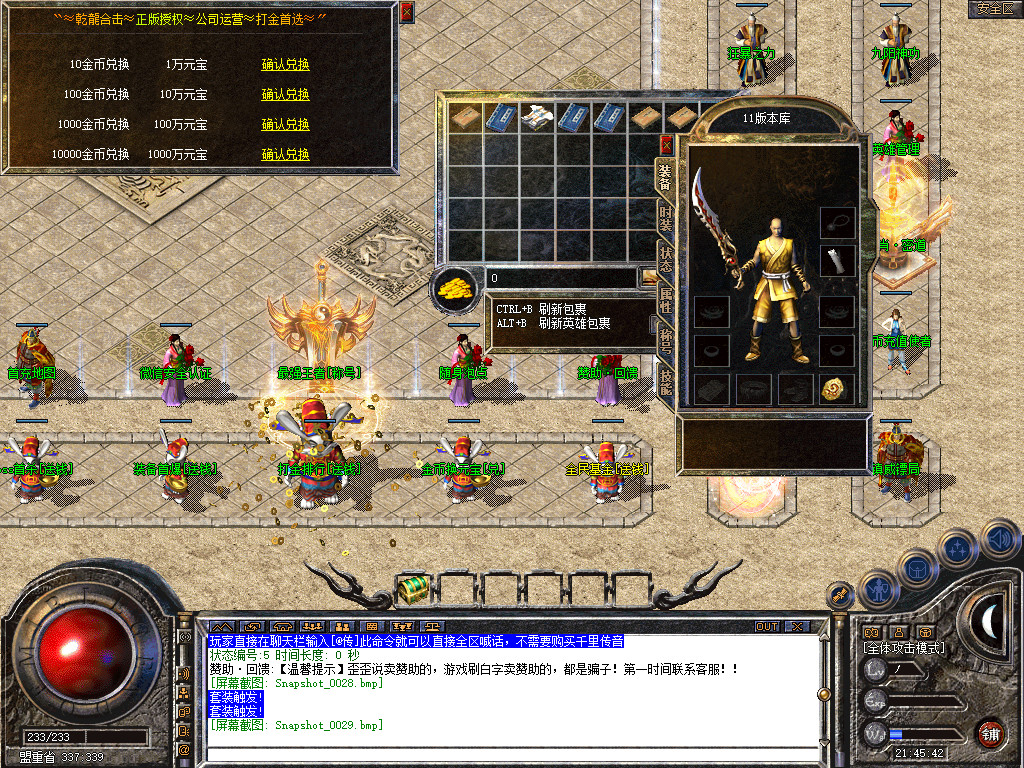Screen dimensions: 1024x768
Task: Open the red 铺 shop button
Action: (990, 733)
